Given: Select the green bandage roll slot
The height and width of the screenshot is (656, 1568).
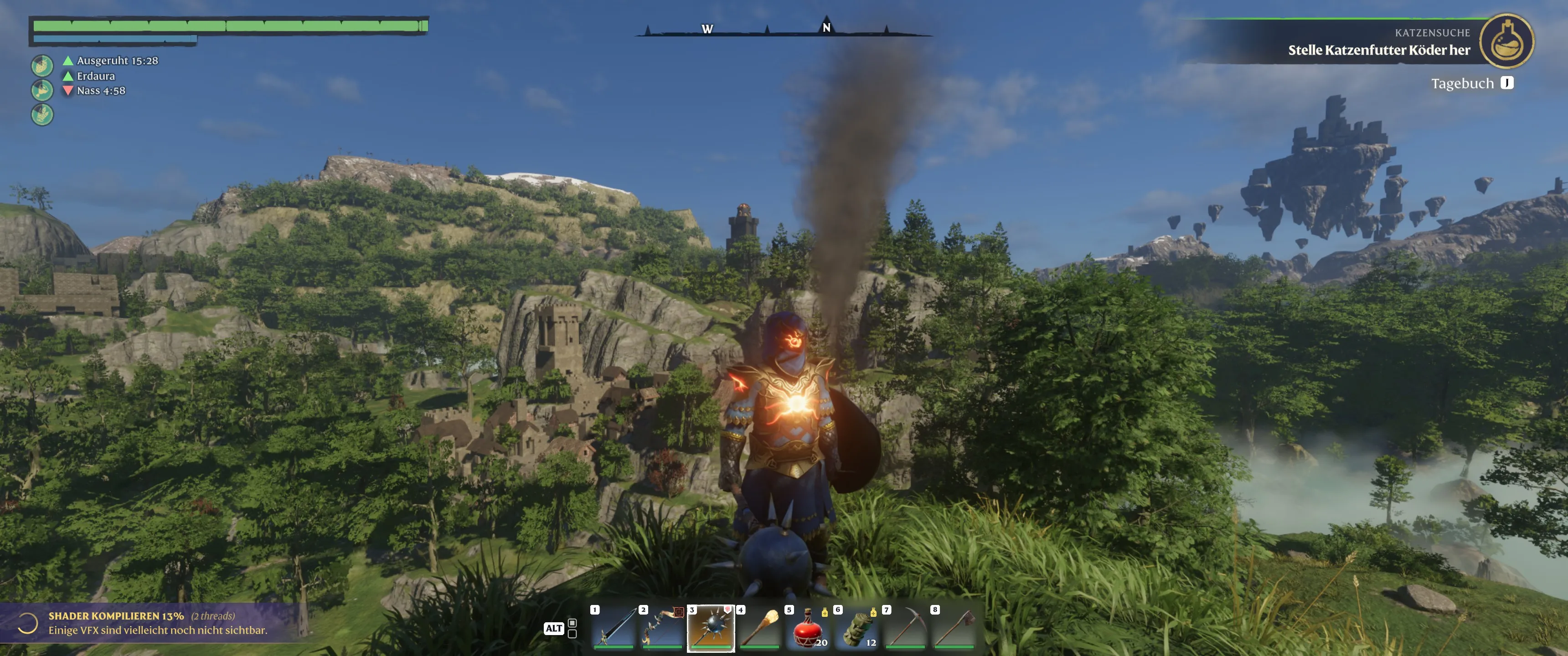Looking at the screenshot, I should pyautogui.click(x=857, y=627).
